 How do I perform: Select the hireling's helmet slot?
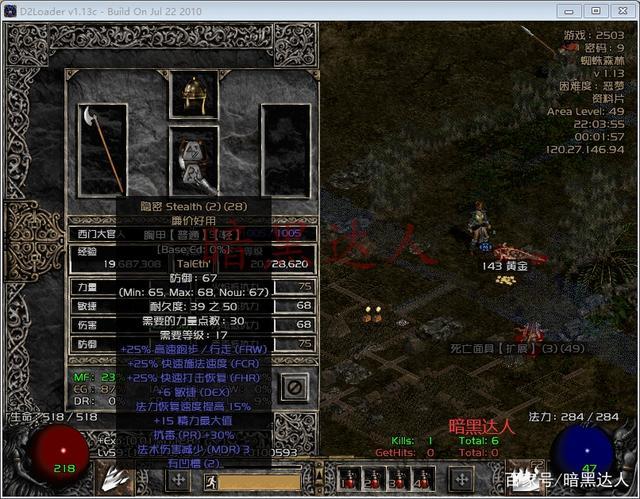point(193,96)
